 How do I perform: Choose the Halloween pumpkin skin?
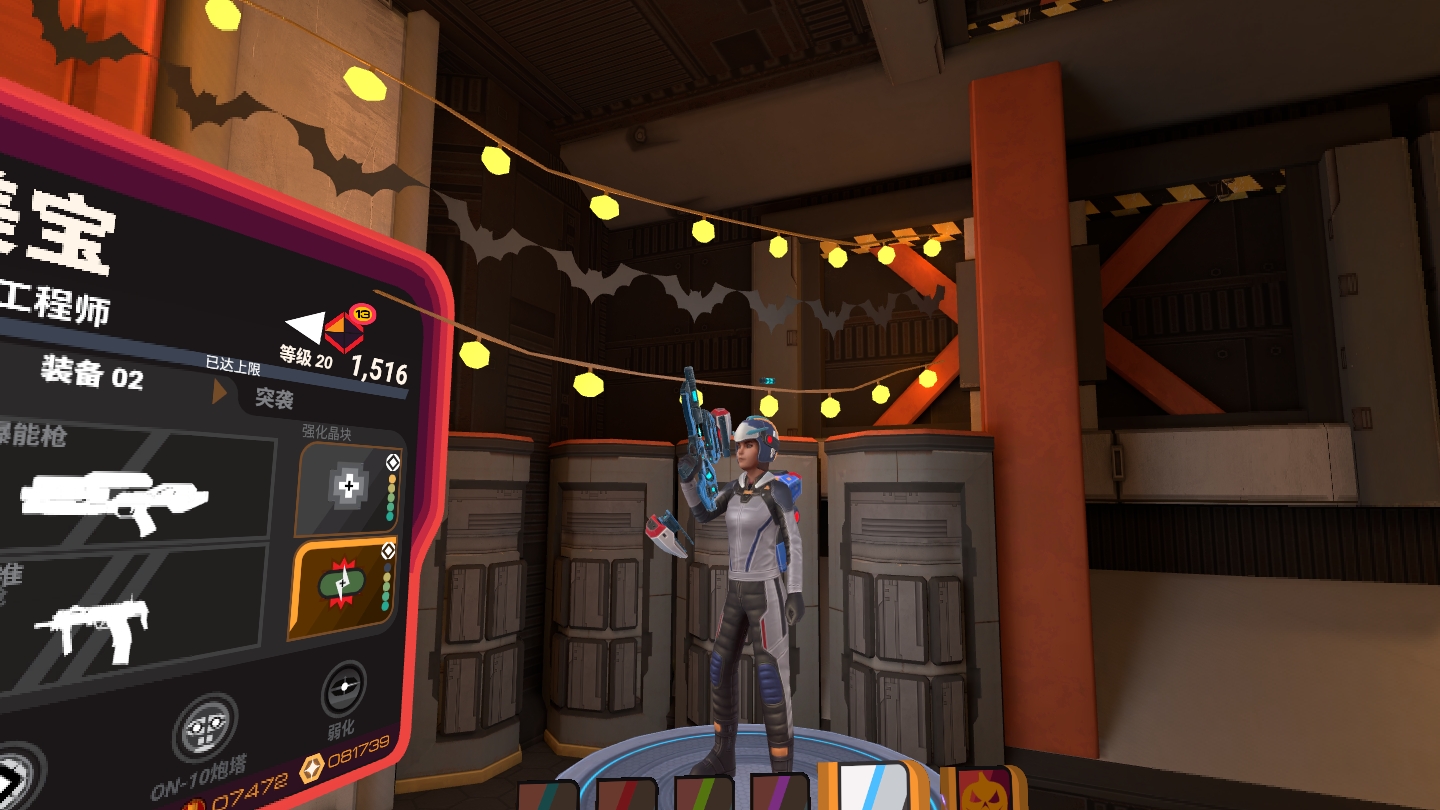[983, 790]
